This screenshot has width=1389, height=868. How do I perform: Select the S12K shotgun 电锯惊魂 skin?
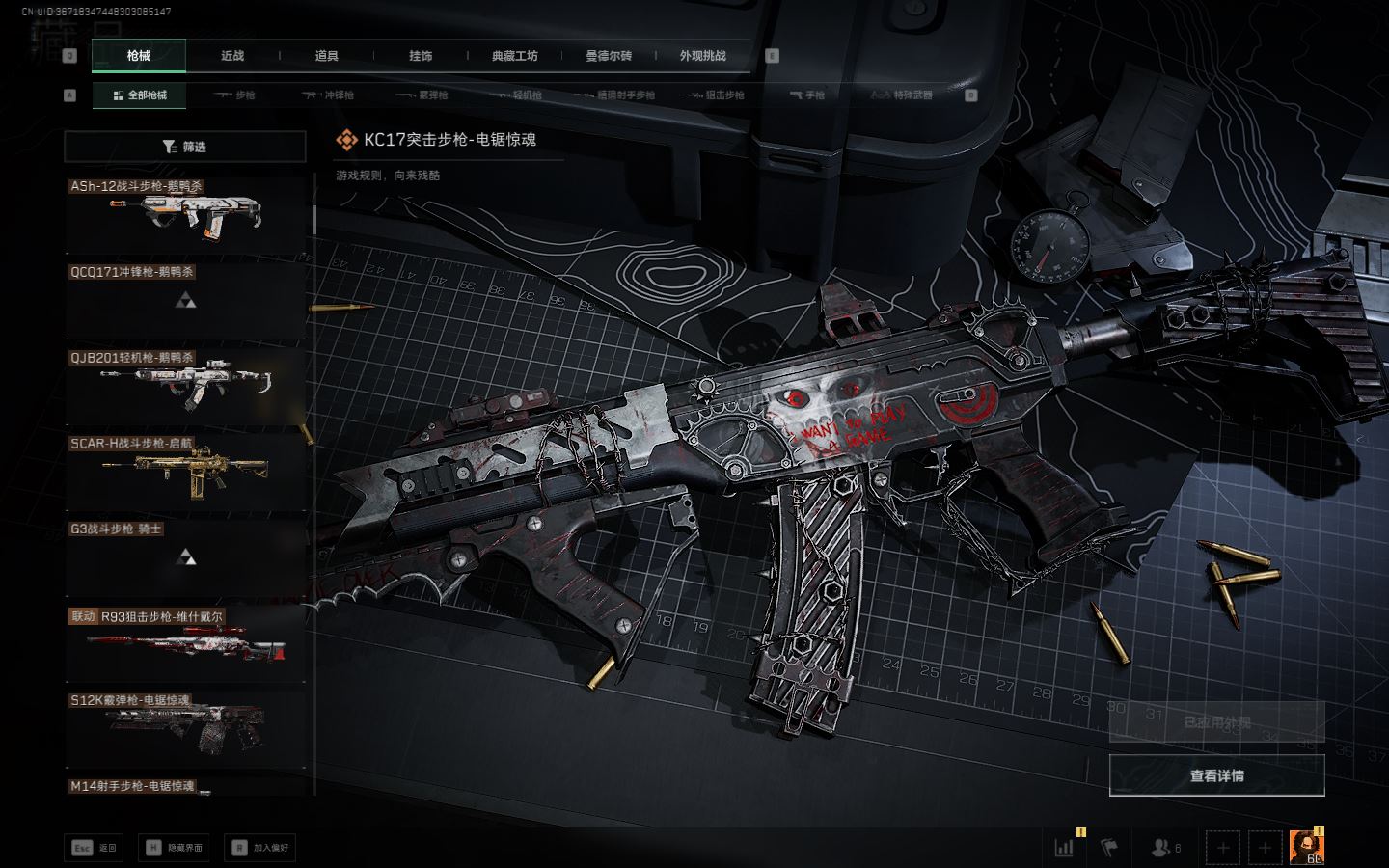pos(185,728)
